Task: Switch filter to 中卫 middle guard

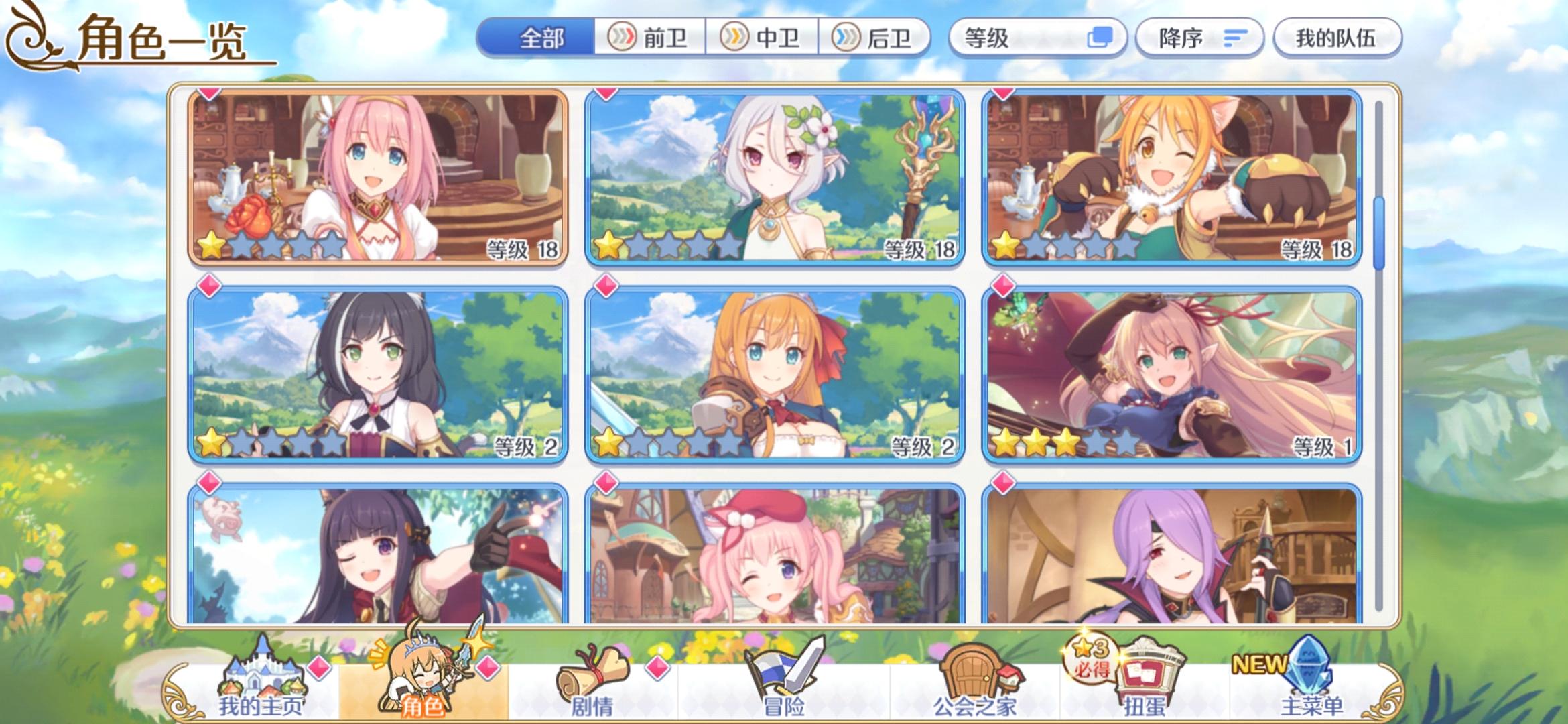Action: pyautogui.click(x=764, y=38)
